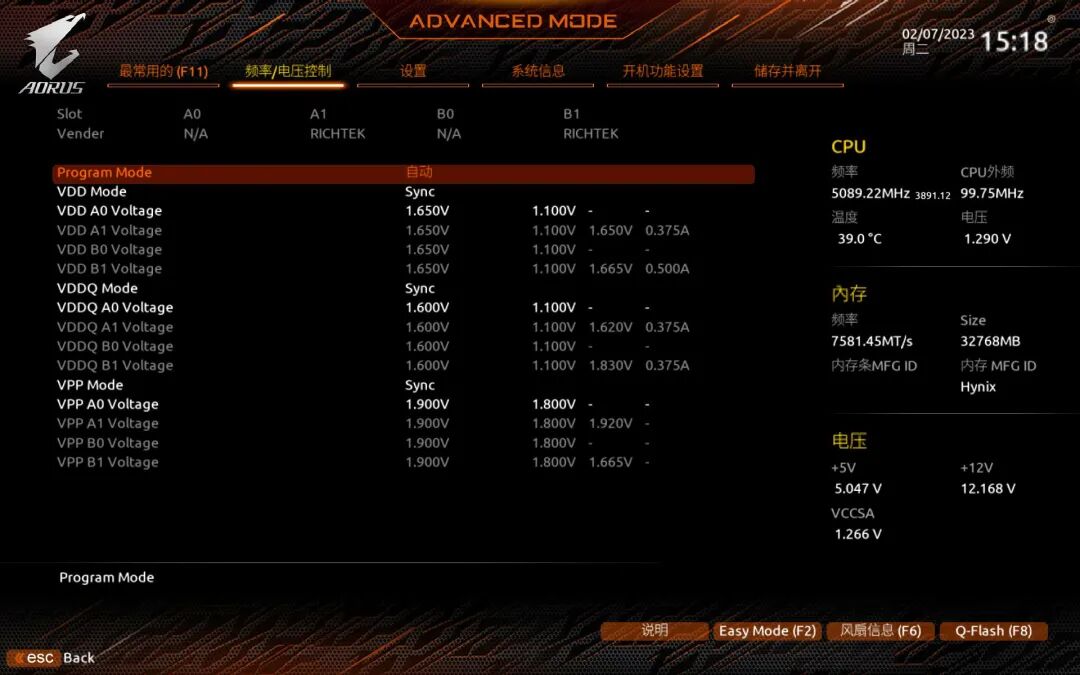
Task: Choose the VPP Mode option
Action: point(420,386)
